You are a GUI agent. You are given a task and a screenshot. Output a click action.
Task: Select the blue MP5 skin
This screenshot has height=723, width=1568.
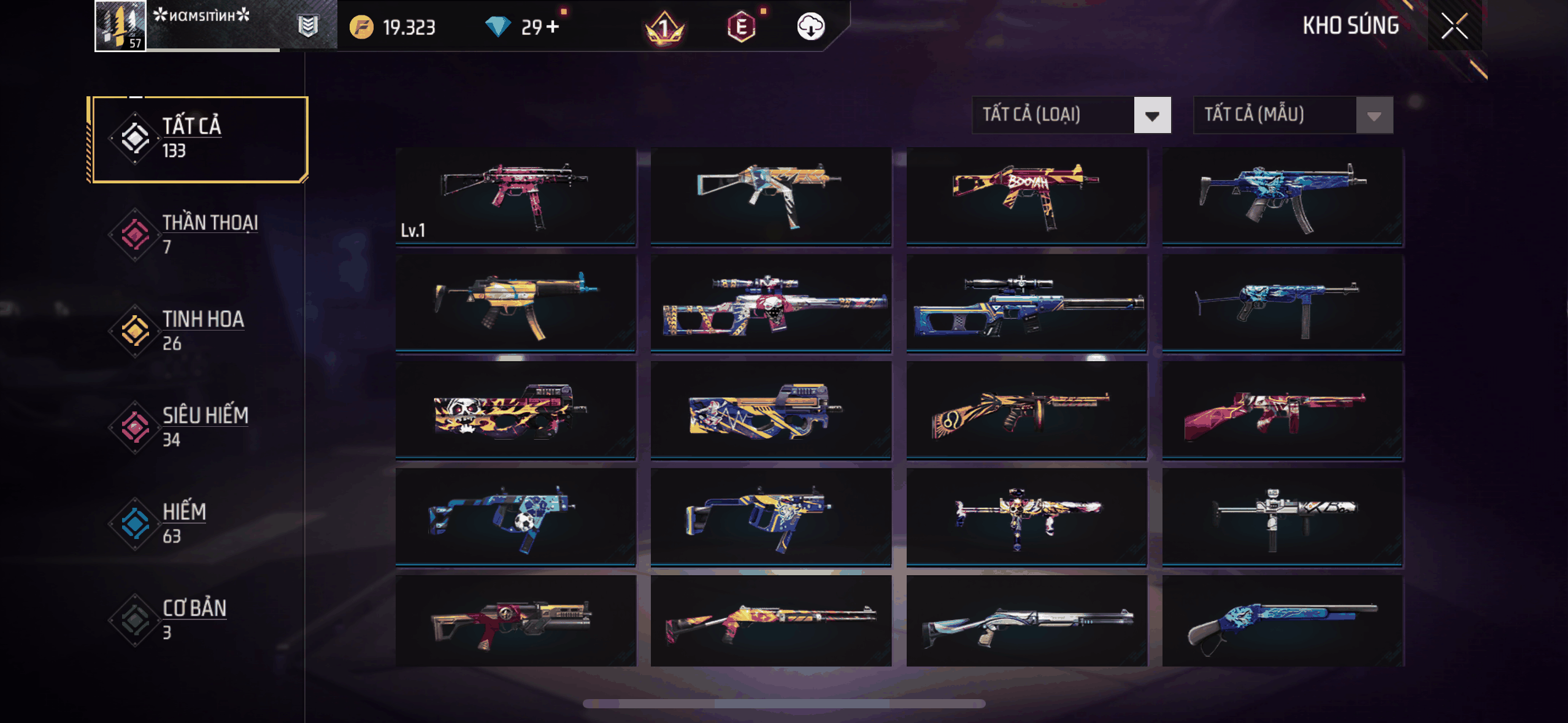[x=1282, y=196]
